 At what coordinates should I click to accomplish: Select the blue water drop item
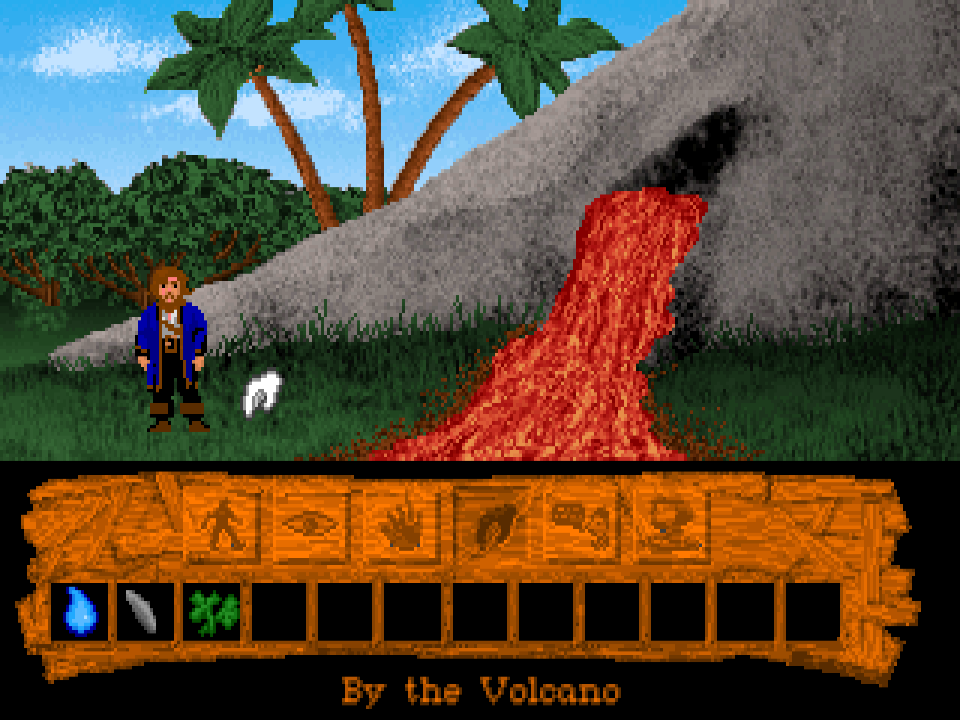(x=79, y=610)
